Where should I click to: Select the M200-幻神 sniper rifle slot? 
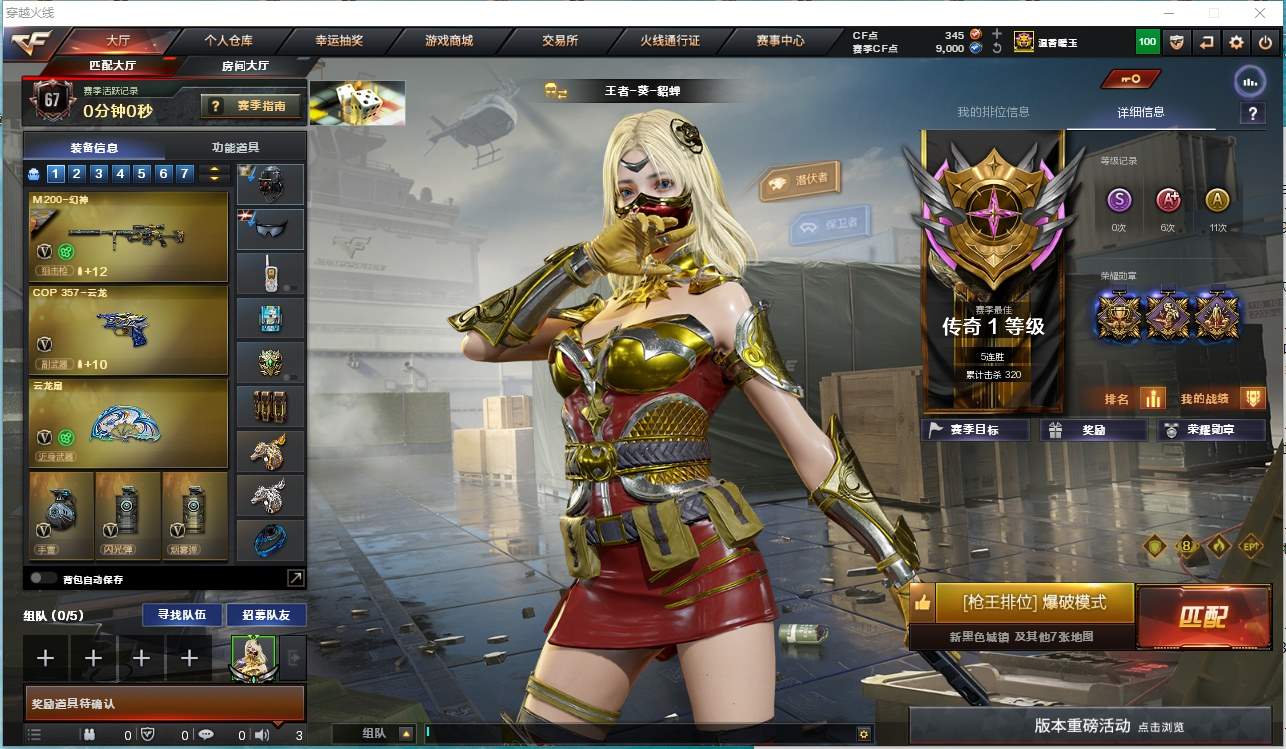pos(129,236)
